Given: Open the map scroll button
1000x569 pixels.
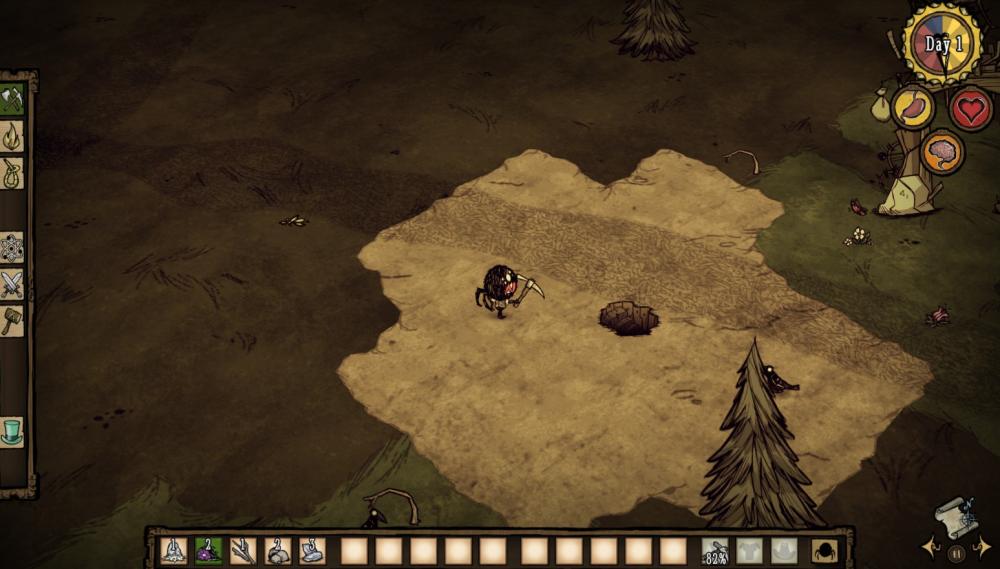Looking at the screenshot, I should pos(955,518).
